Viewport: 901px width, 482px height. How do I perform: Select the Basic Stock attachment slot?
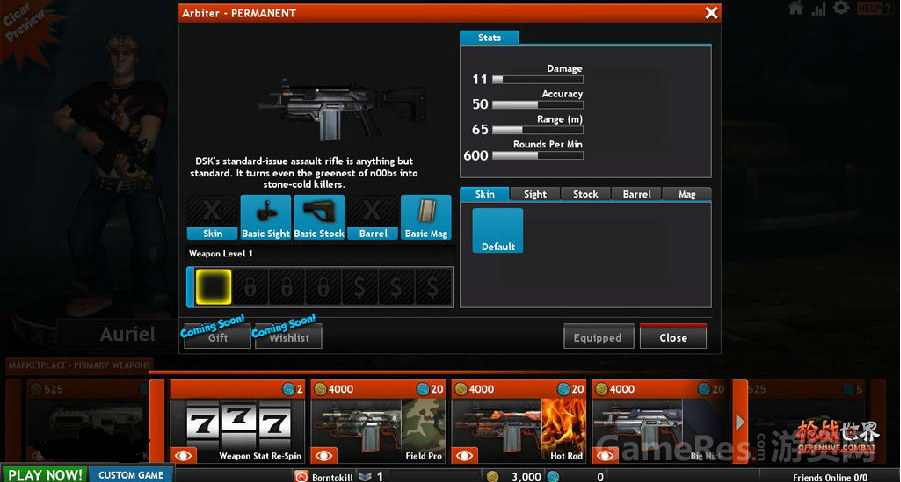[x=319, y=217]
